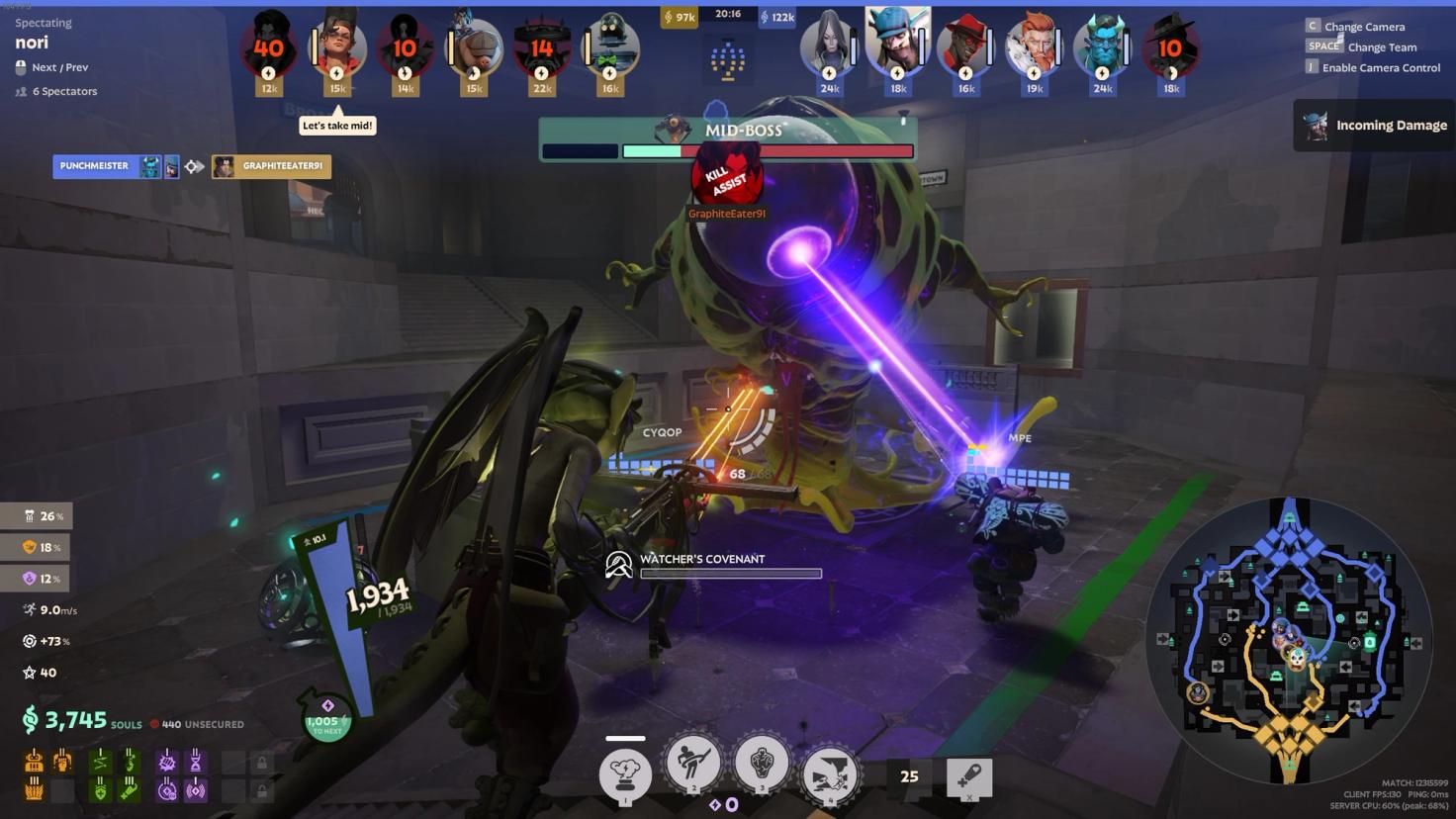Click the ammo refill icon next to 25
The width and height of the screenshot is (1456, 819).
click(970, 778)
